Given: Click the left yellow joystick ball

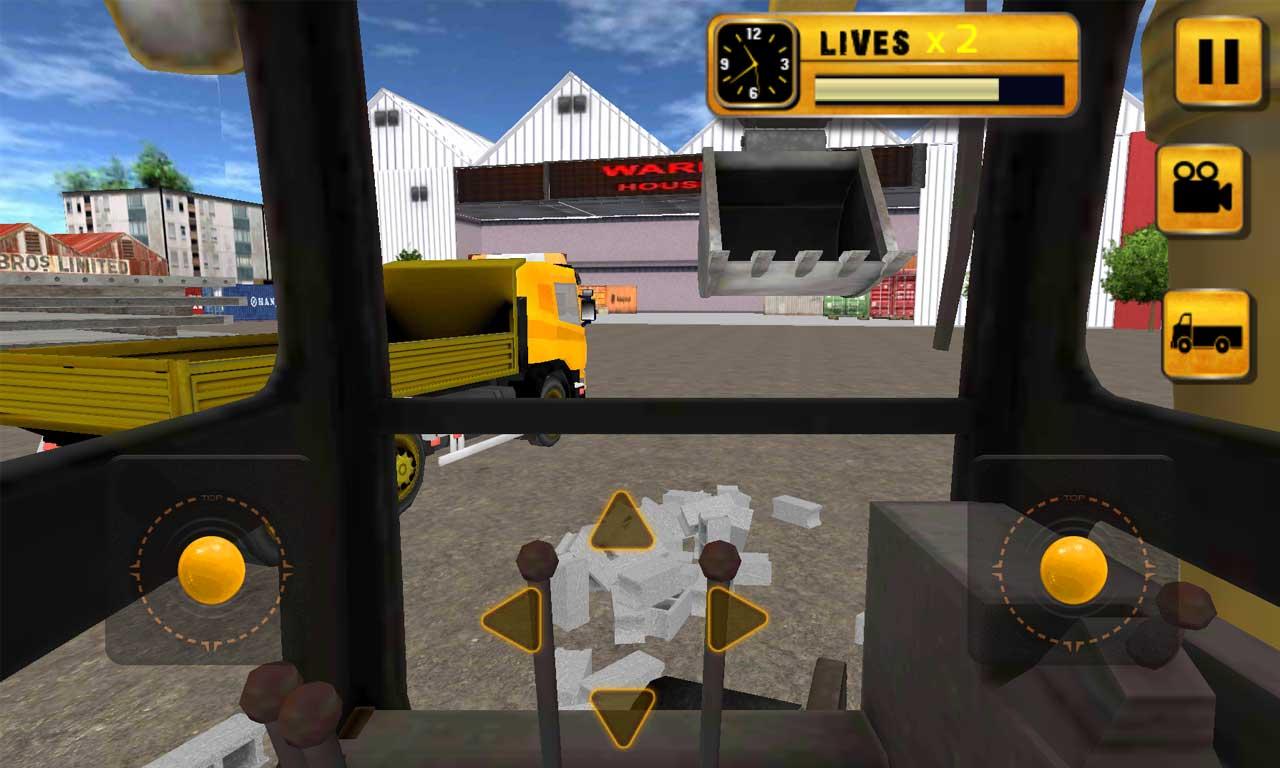Looking at the screenshot, I should tap(211, 570).
